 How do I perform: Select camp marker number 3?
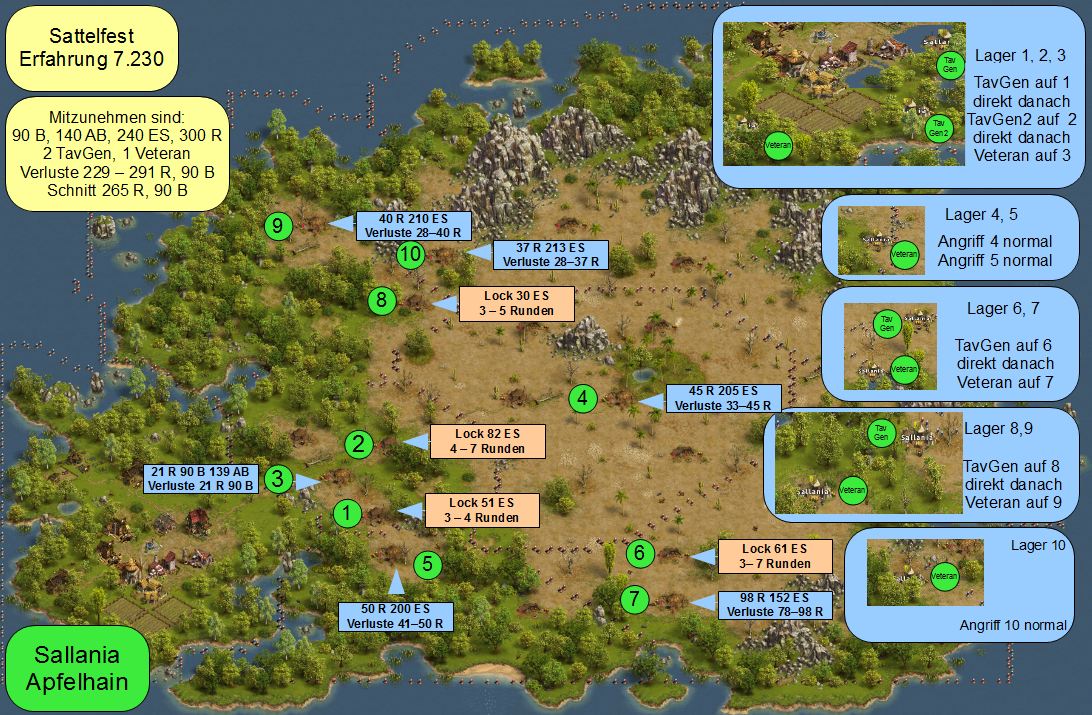click(x=279, y=479)
